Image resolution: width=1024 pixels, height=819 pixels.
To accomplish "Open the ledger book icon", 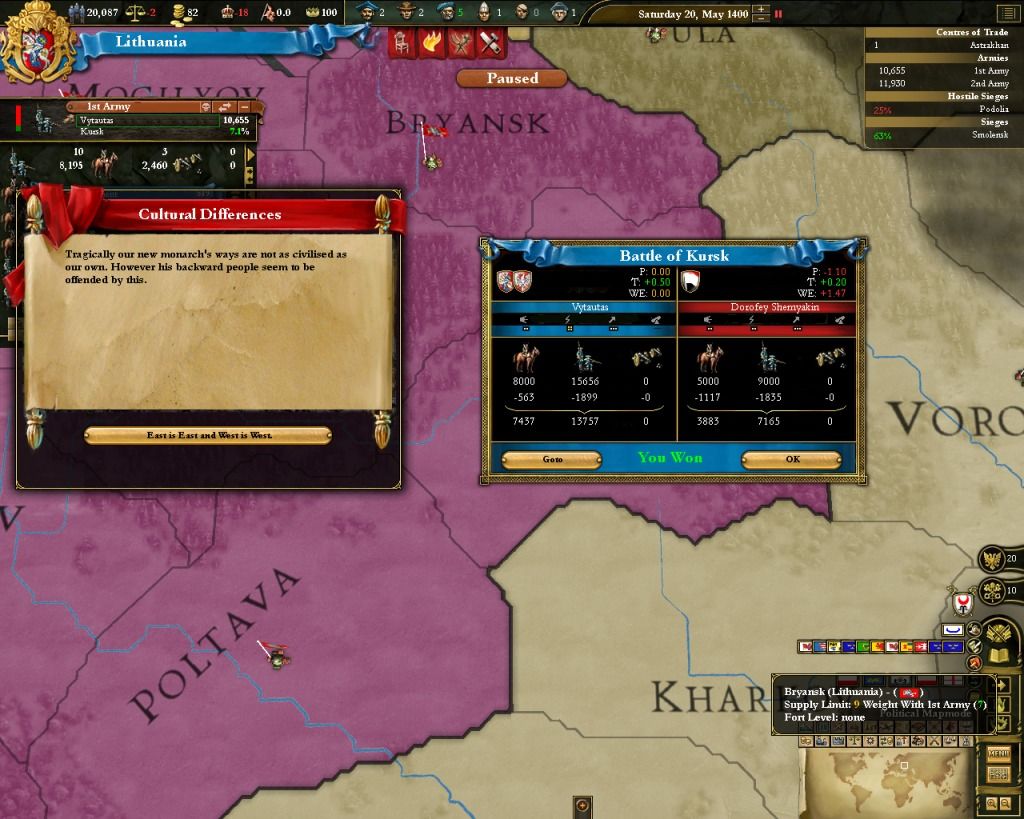I will click(999, 655).
